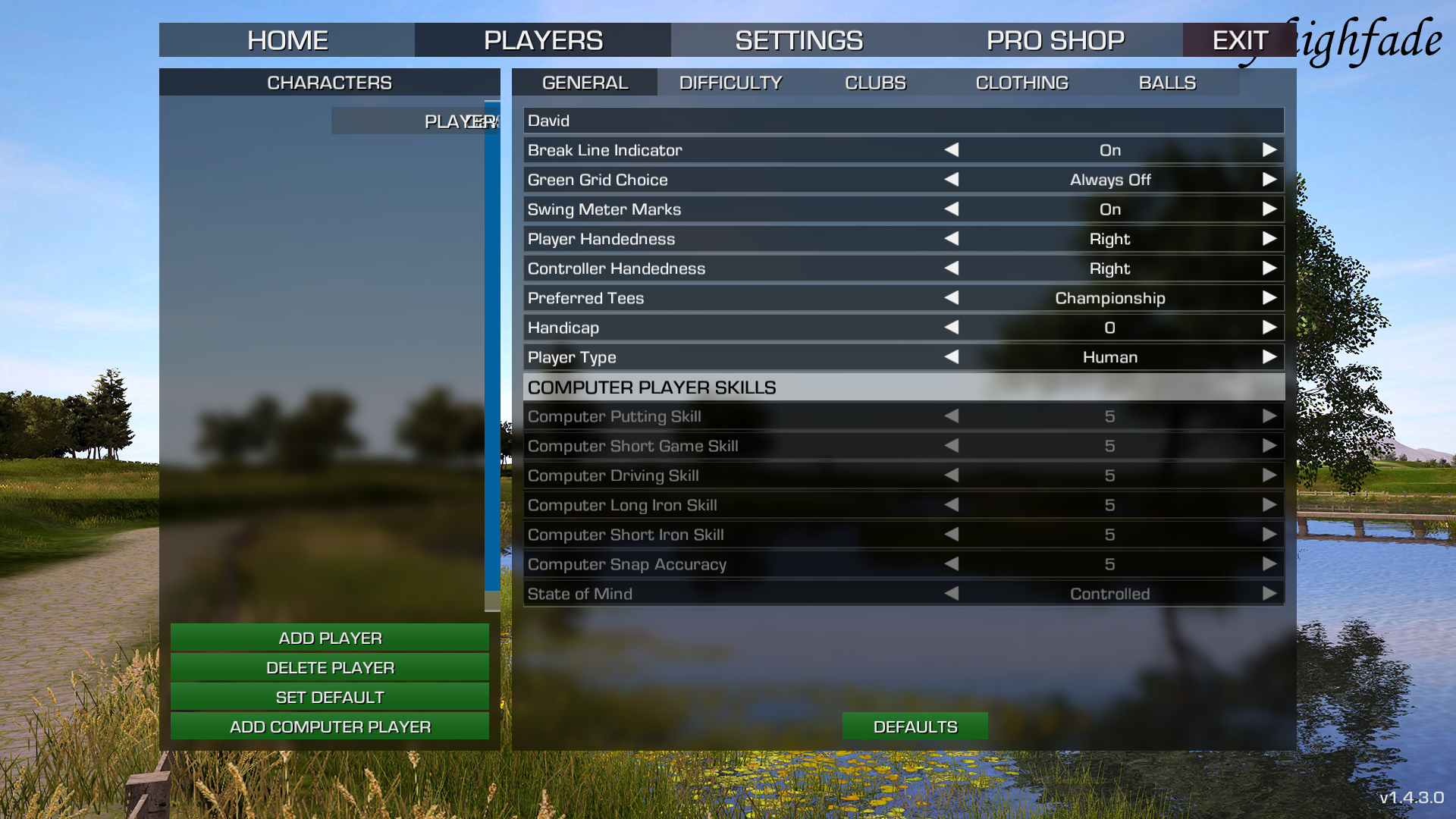Show the Clothing tab
The image size is (1456, 819).
point(1021,83)
